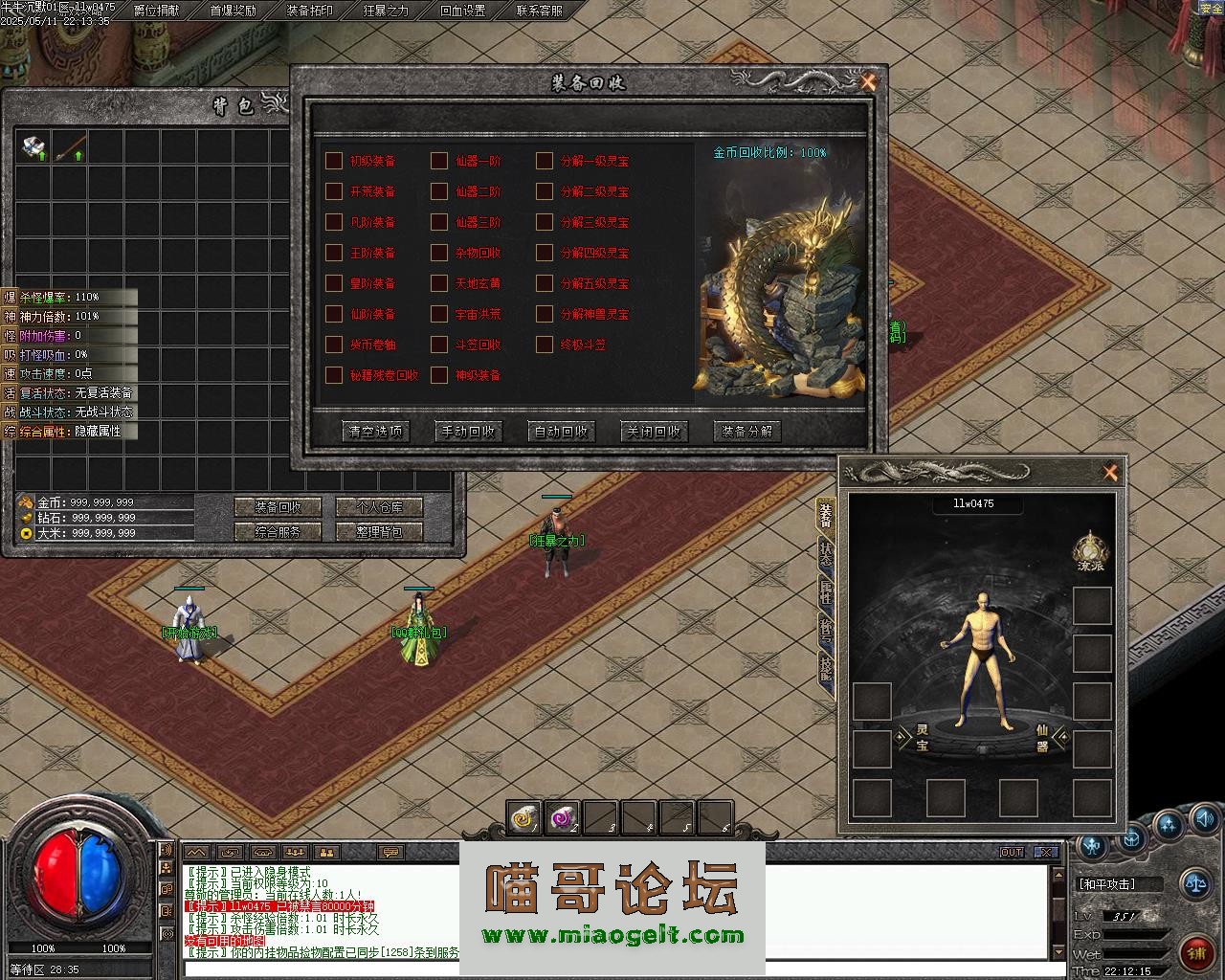This screenshot has width=1225, height=980.
Task: Open the 综合服务 button in the bag
Action: coord(279,532)
